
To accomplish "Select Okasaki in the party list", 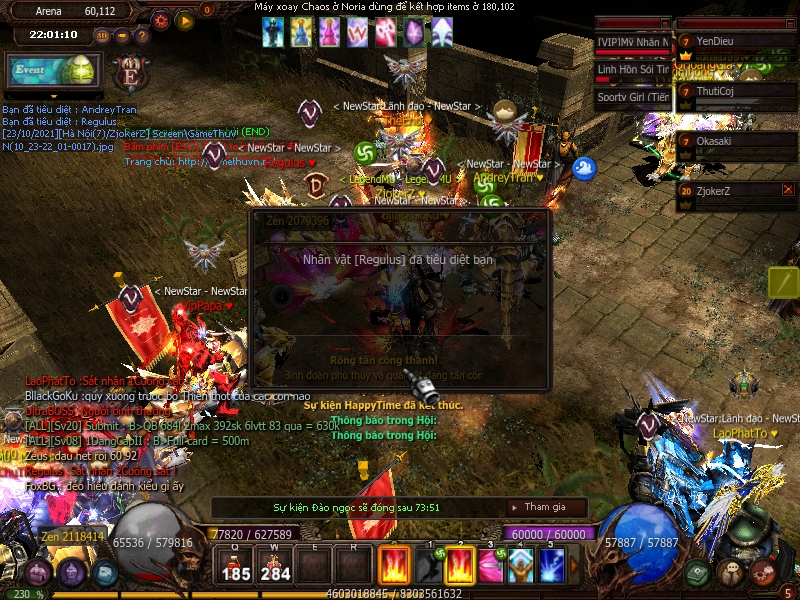I will pyautogui.click(x=735, y=141).
